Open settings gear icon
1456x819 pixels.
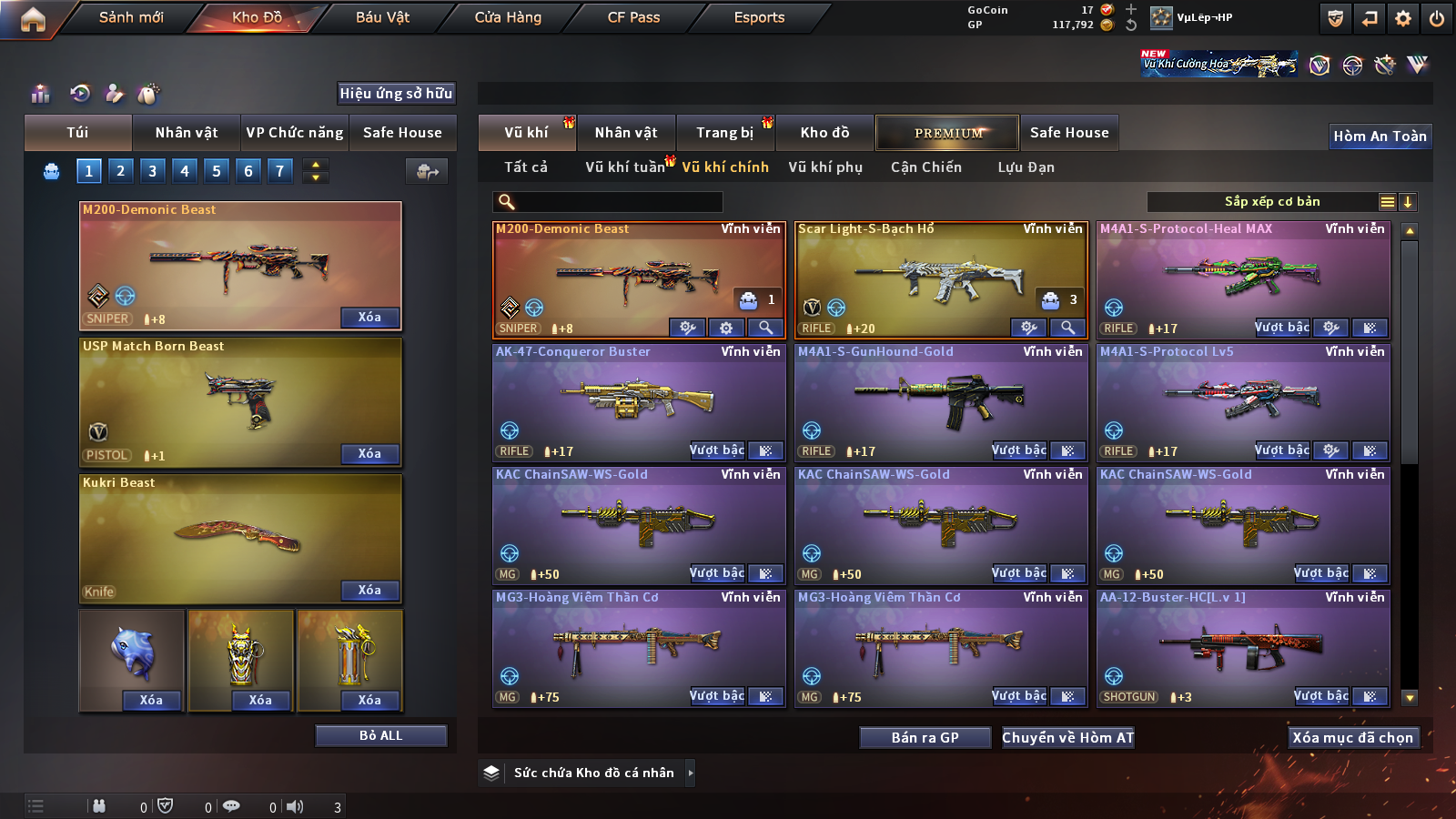1403,18
